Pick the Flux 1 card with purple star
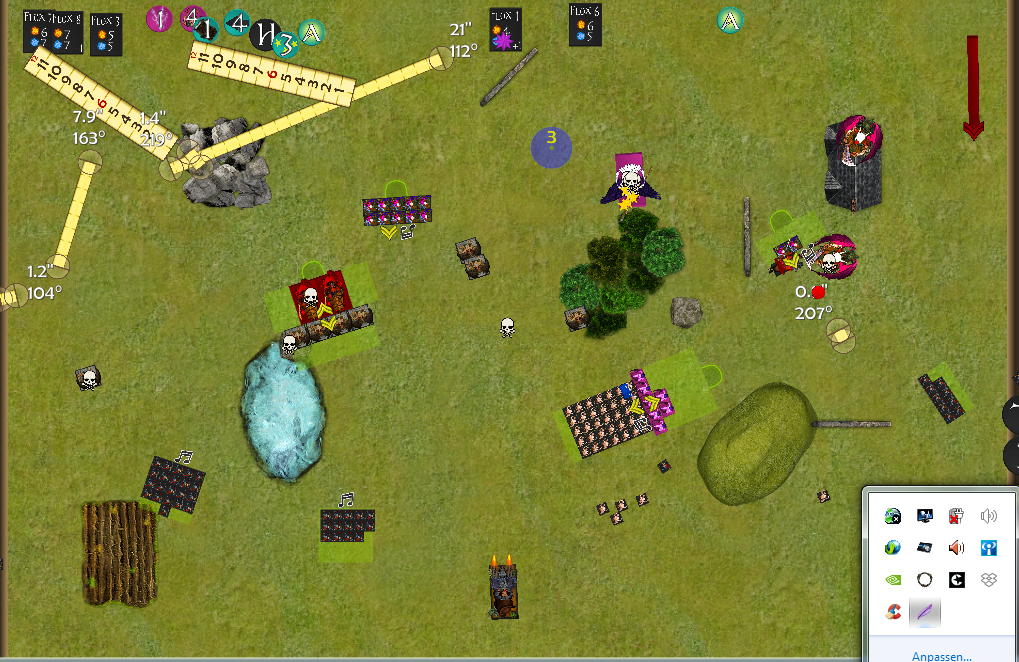The width and height of the screenshot is (1019, 662). 504,30
